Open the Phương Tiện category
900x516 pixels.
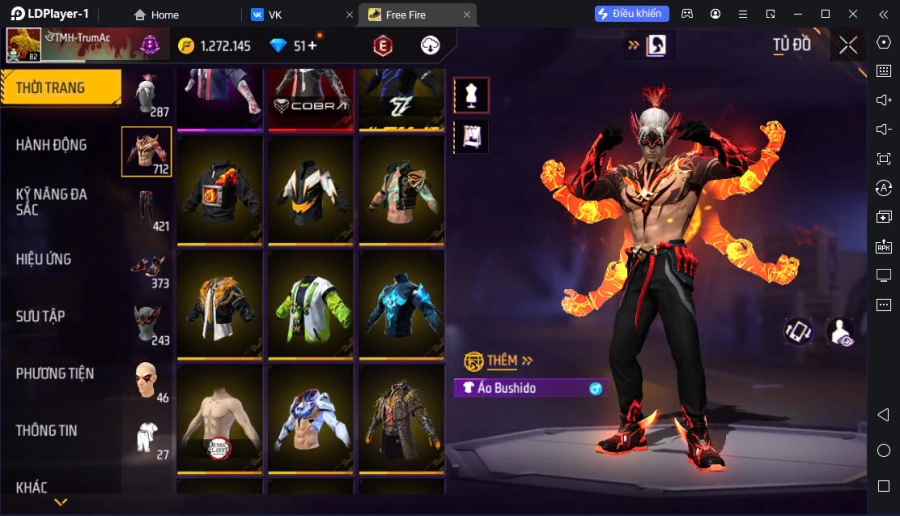click(x=55, y=373)
